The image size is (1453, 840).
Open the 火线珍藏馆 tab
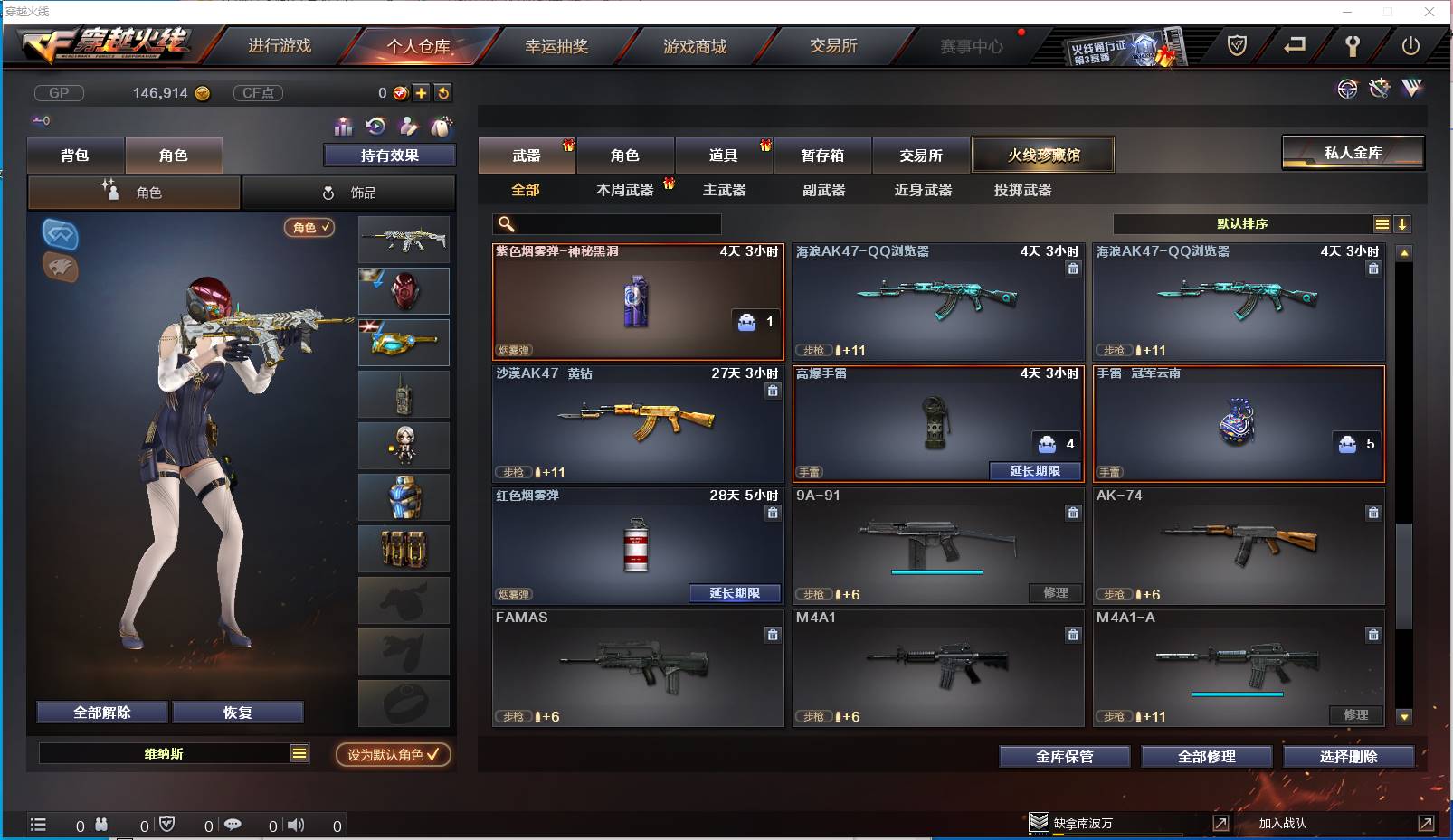pyautogui.click(x=1043, y=156)
